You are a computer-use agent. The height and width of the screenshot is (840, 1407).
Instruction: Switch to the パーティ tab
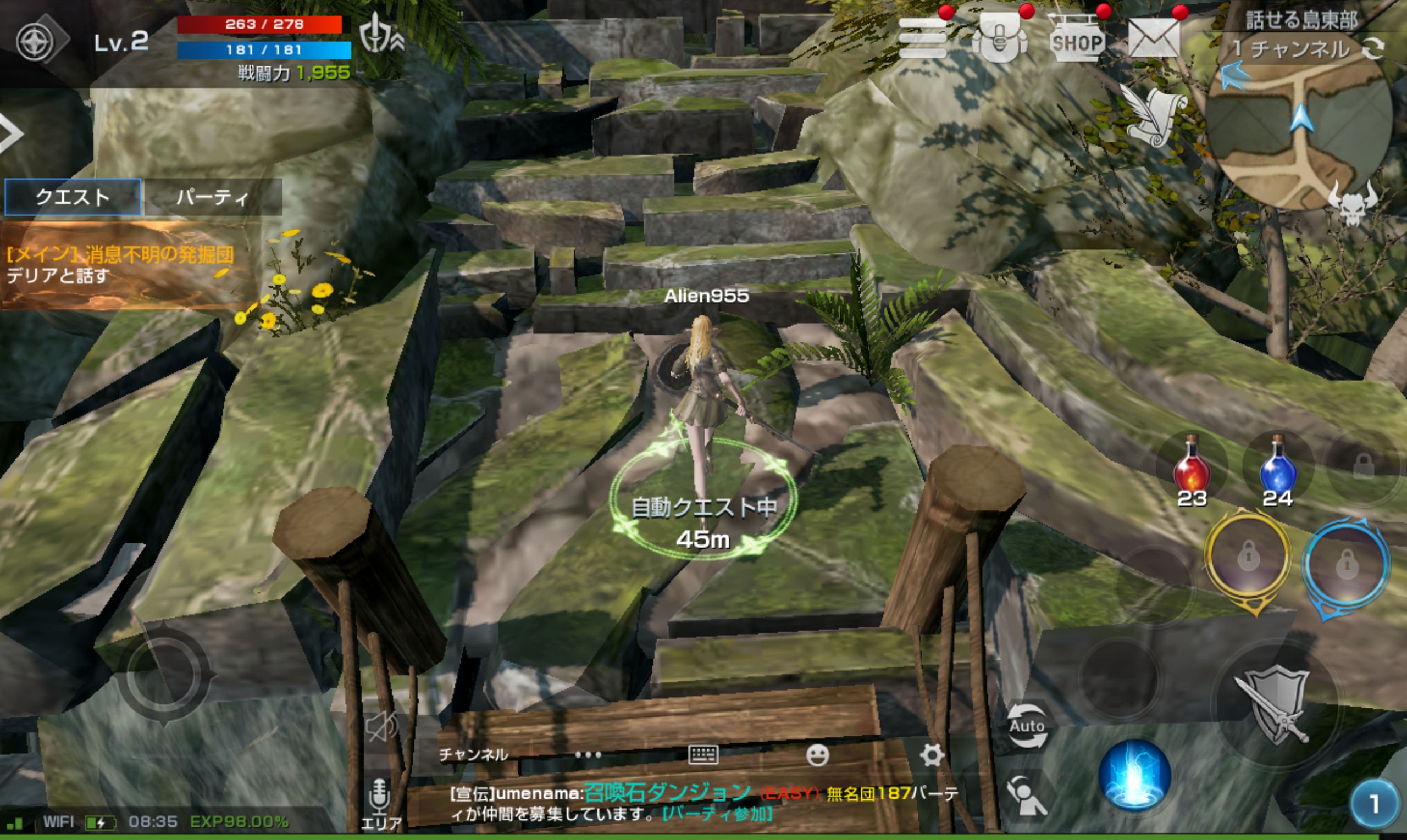(212, 197)
